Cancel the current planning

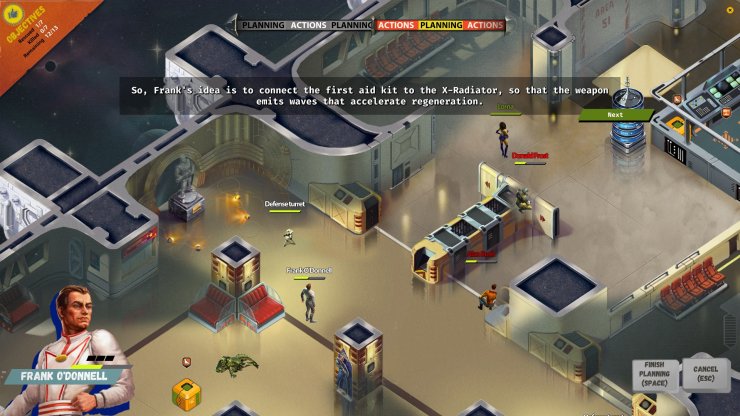pos(705,375)
